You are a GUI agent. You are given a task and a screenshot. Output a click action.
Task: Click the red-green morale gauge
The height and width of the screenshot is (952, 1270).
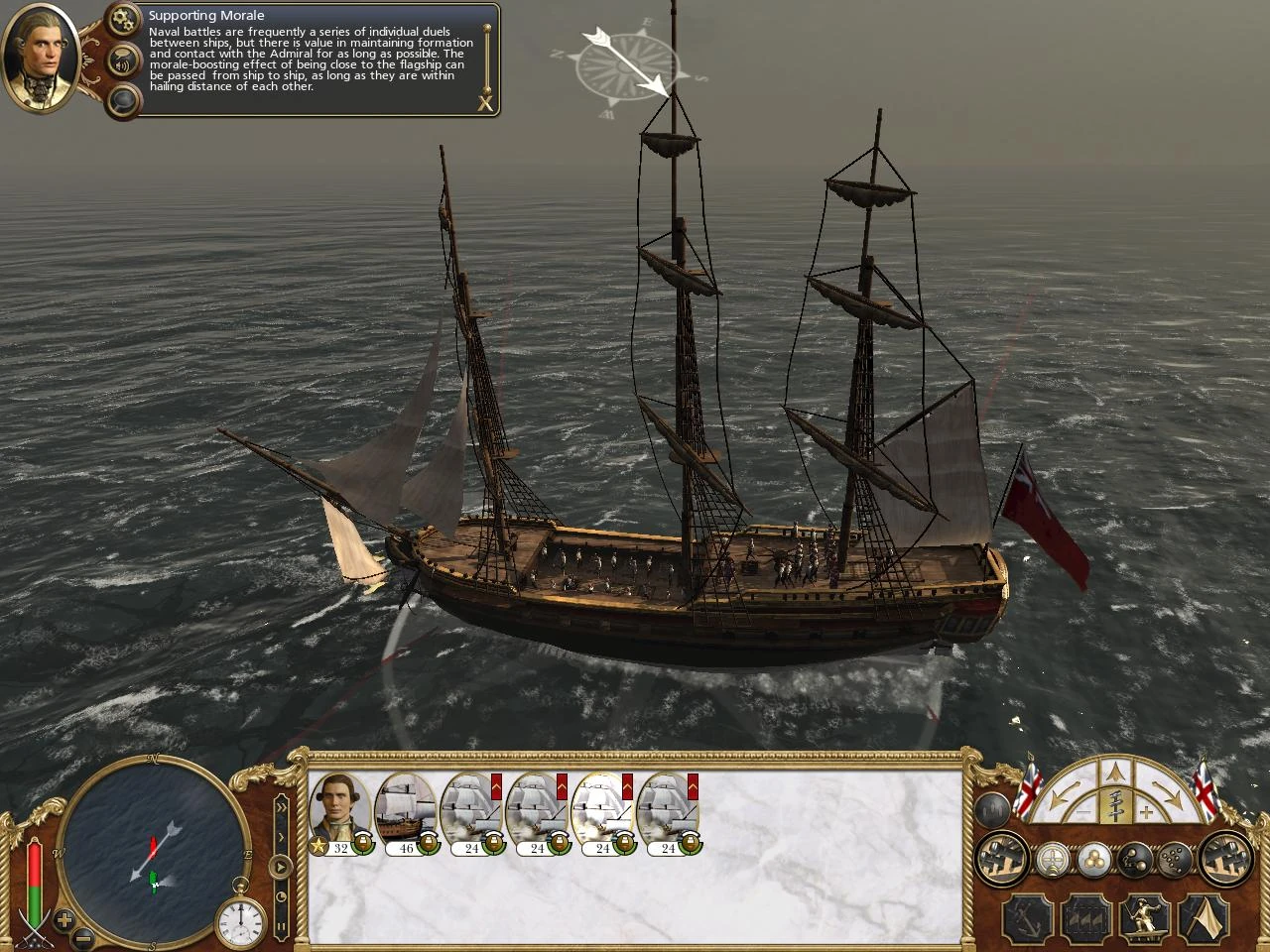(x=33, y=878)
